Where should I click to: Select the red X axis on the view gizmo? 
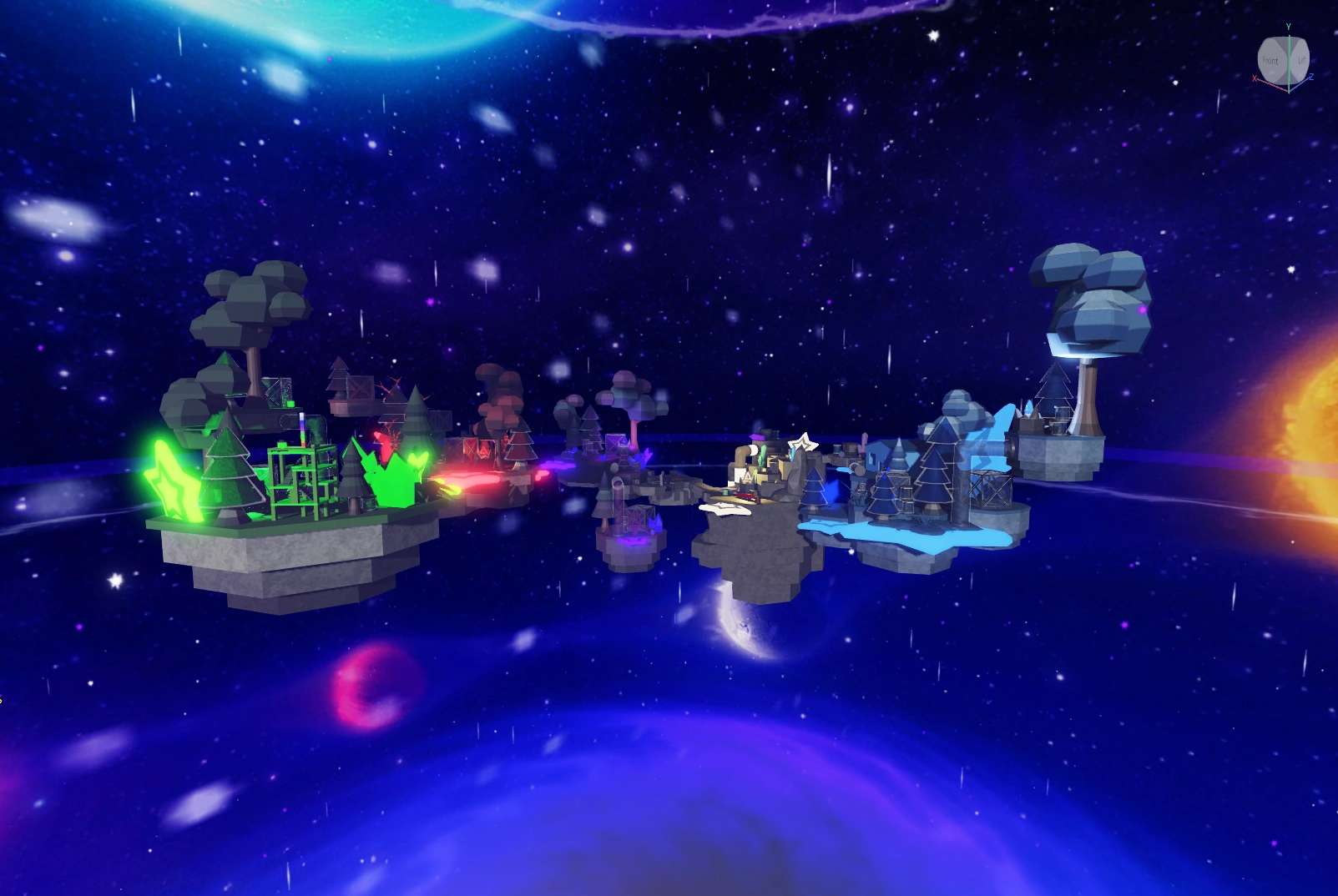[1255, 78]
